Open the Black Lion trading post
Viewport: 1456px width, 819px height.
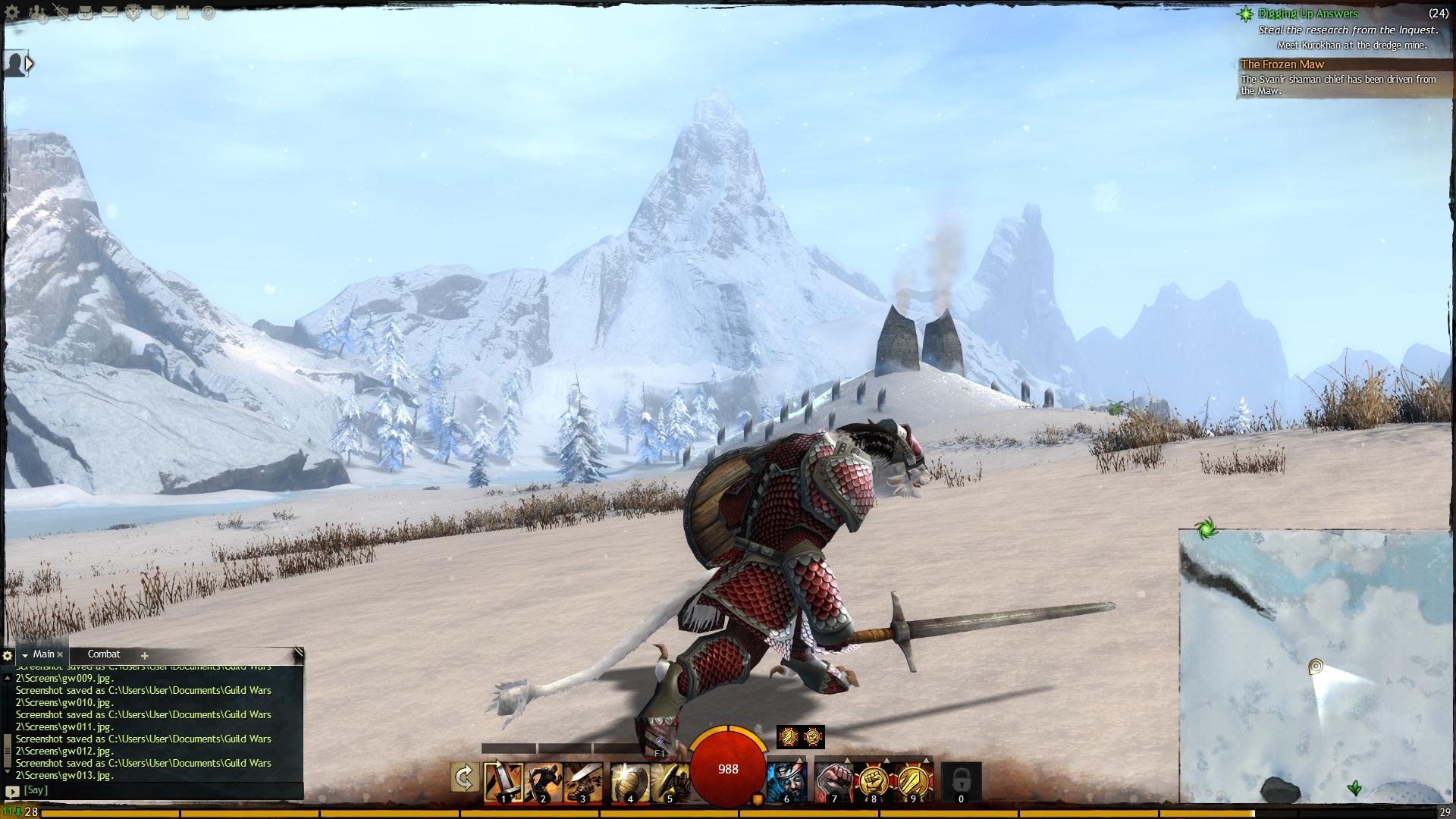coord(134,13)
